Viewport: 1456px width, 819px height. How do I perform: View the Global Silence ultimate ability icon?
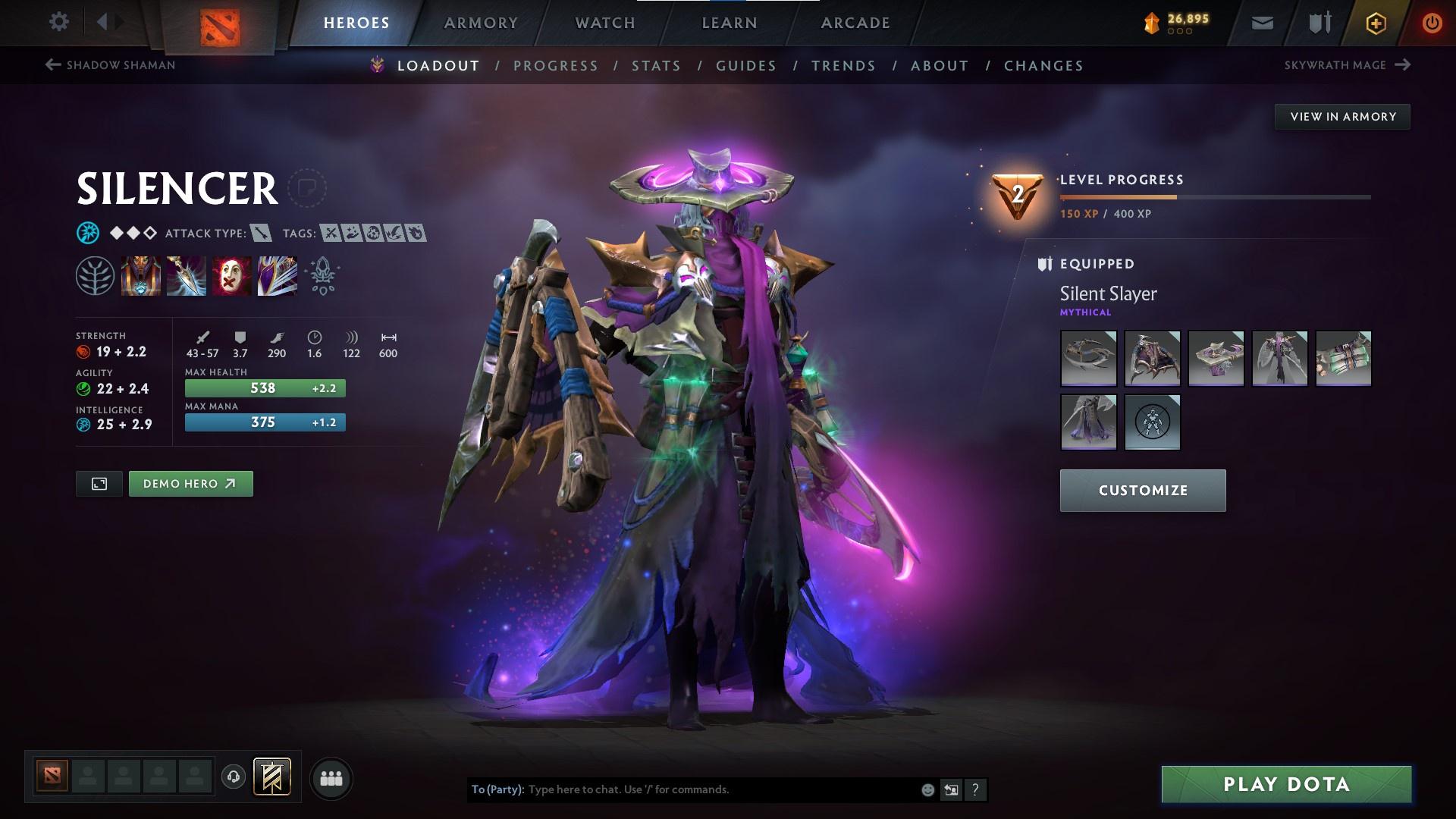click(276, 275)
